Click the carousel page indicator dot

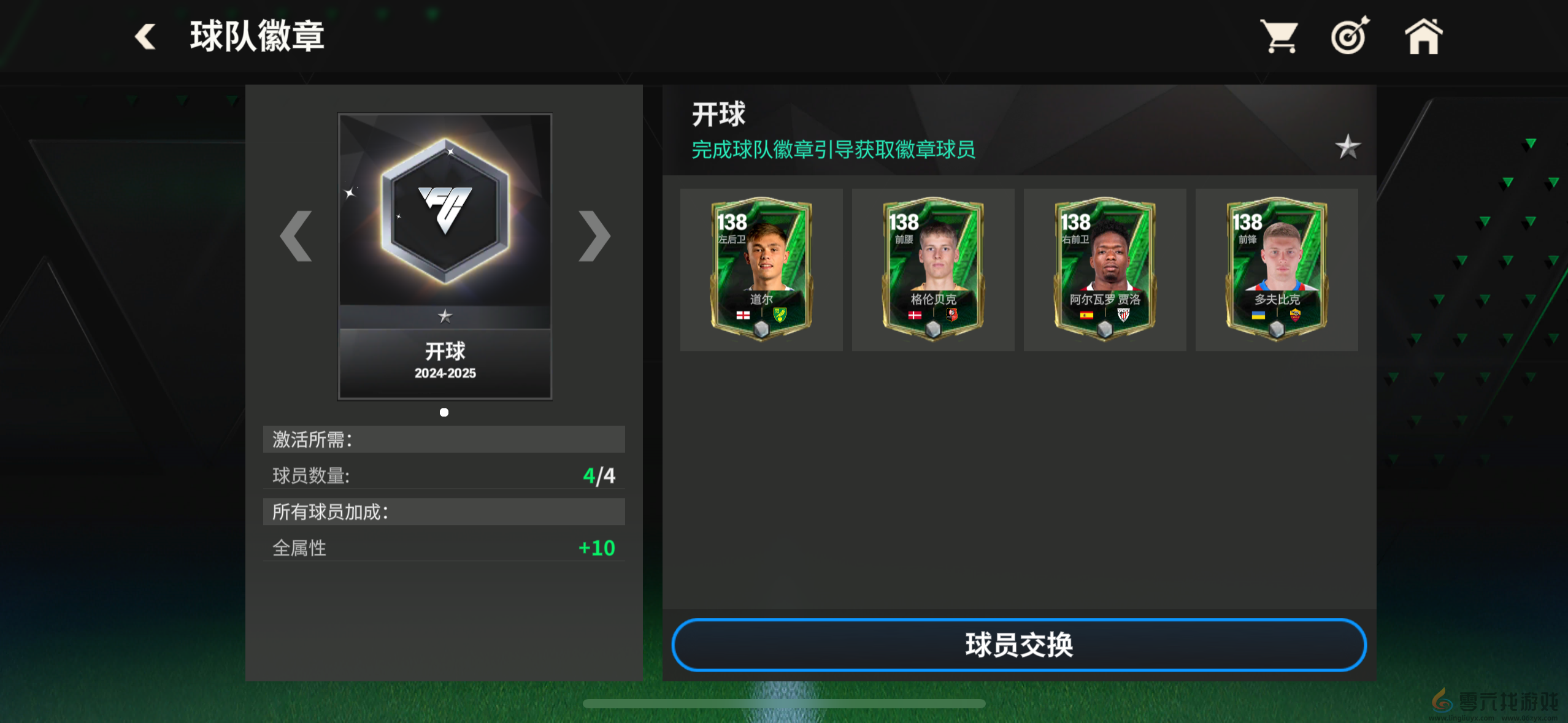click(444, 412)
